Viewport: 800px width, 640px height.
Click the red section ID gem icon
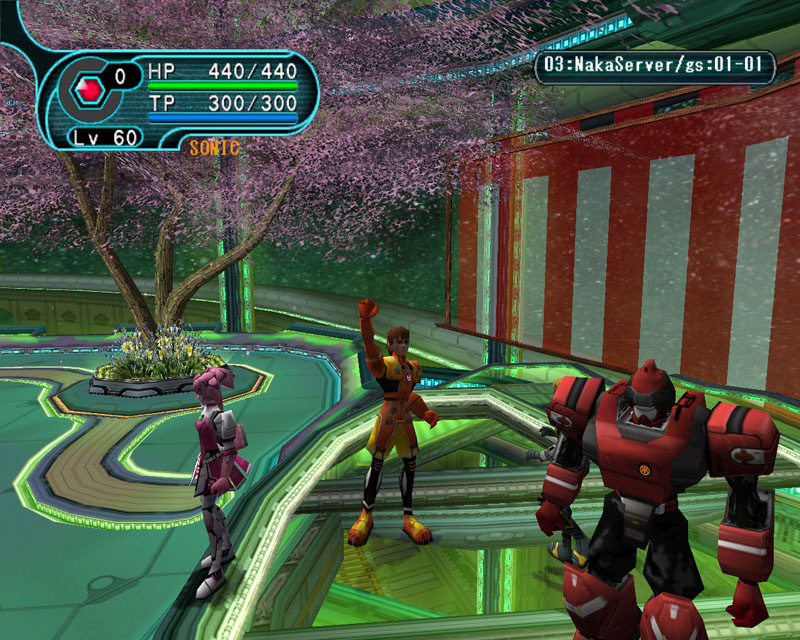coord(92,88)
